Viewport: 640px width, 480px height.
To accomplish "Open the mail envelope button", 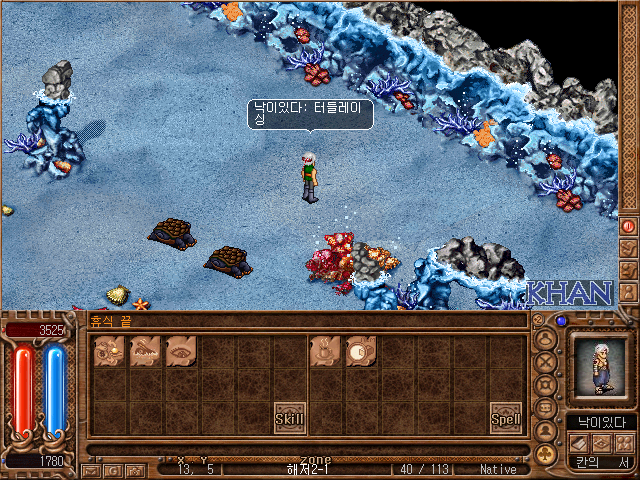I will click(91, 470).
